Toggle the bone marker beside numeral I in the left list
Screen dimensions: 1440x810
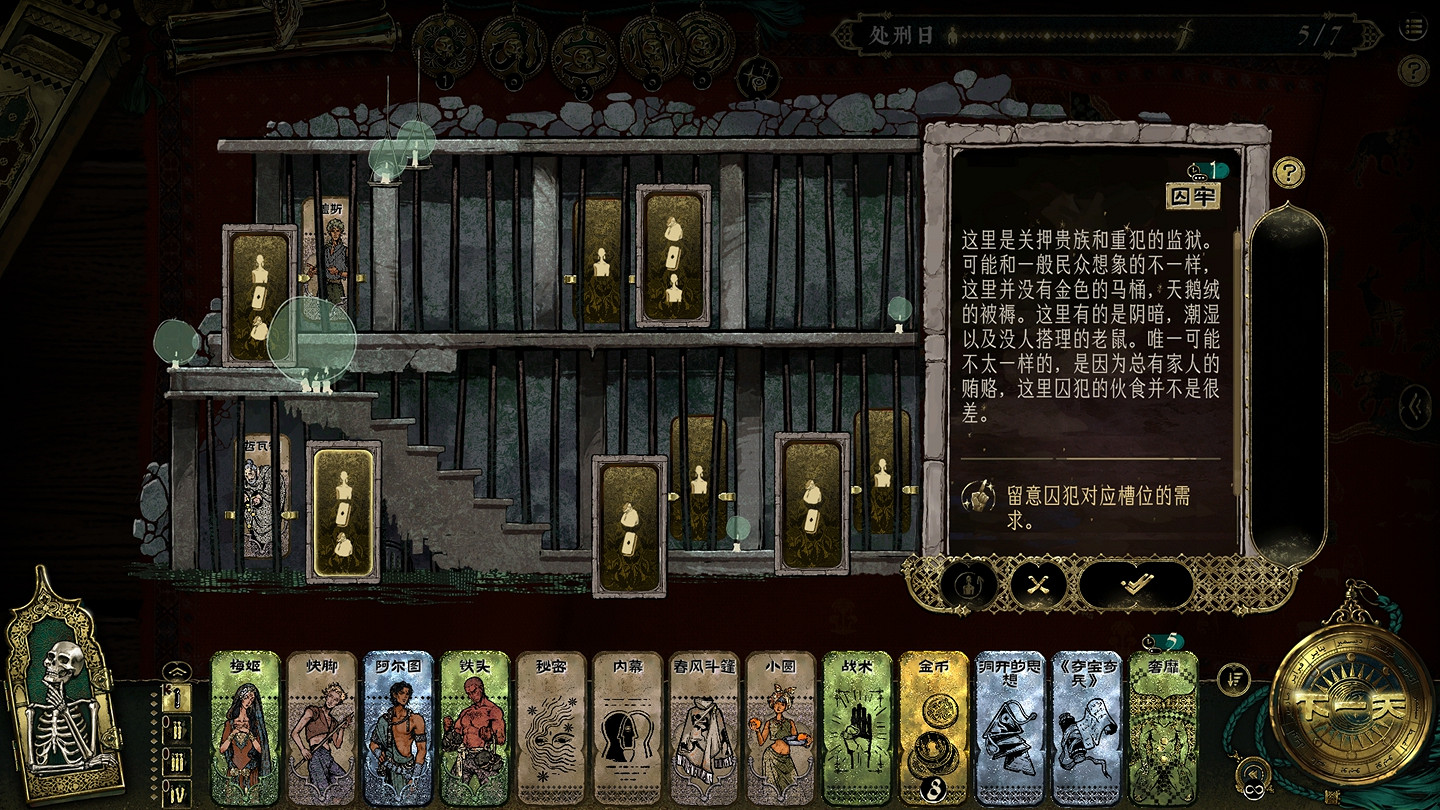coord(177,697)
